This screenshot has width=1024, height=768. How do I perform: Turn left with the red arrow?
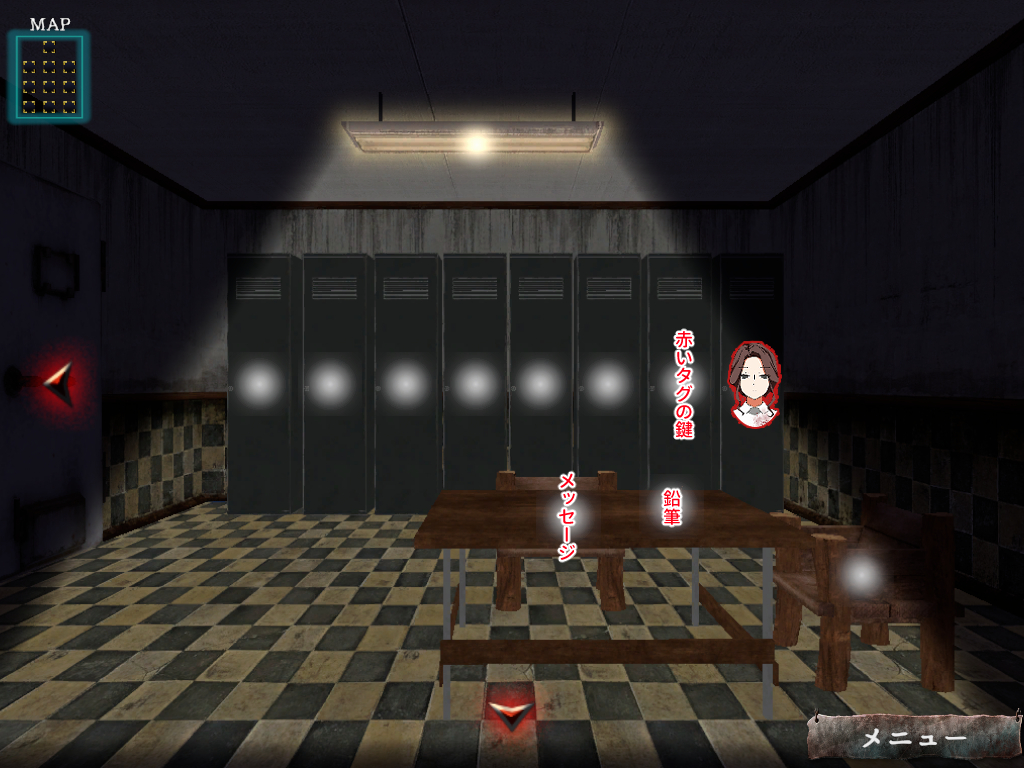(60, 381)
